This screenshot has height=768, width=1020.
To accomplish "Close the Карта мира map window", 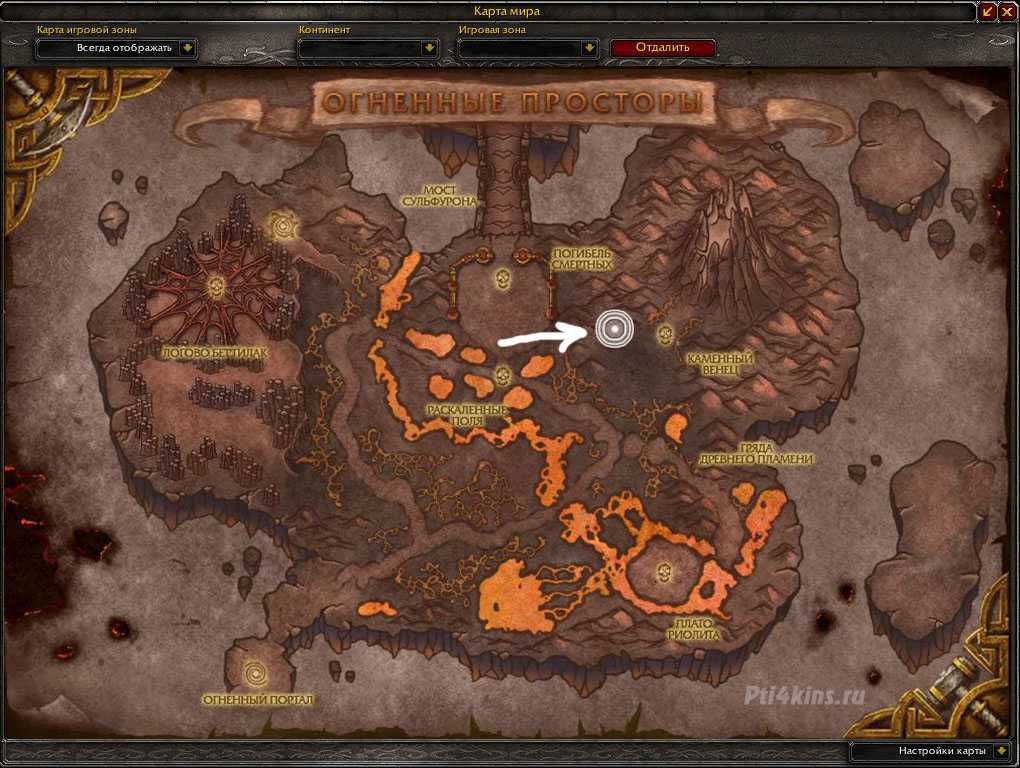I will click(x=1007, y=11).
